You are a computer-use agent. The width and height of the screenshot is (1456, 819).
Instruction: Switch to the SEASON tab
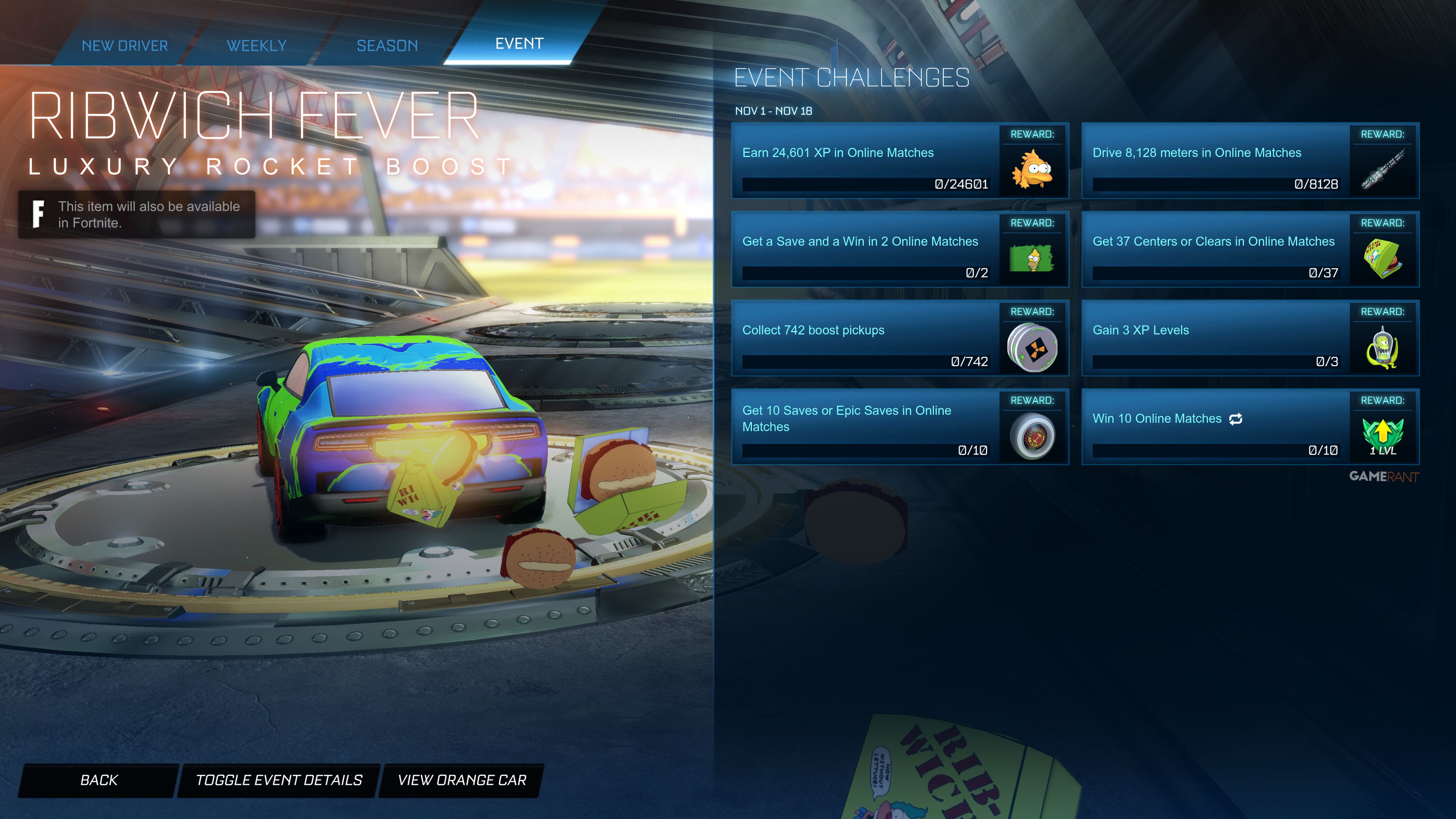click(x=387, y=45)
